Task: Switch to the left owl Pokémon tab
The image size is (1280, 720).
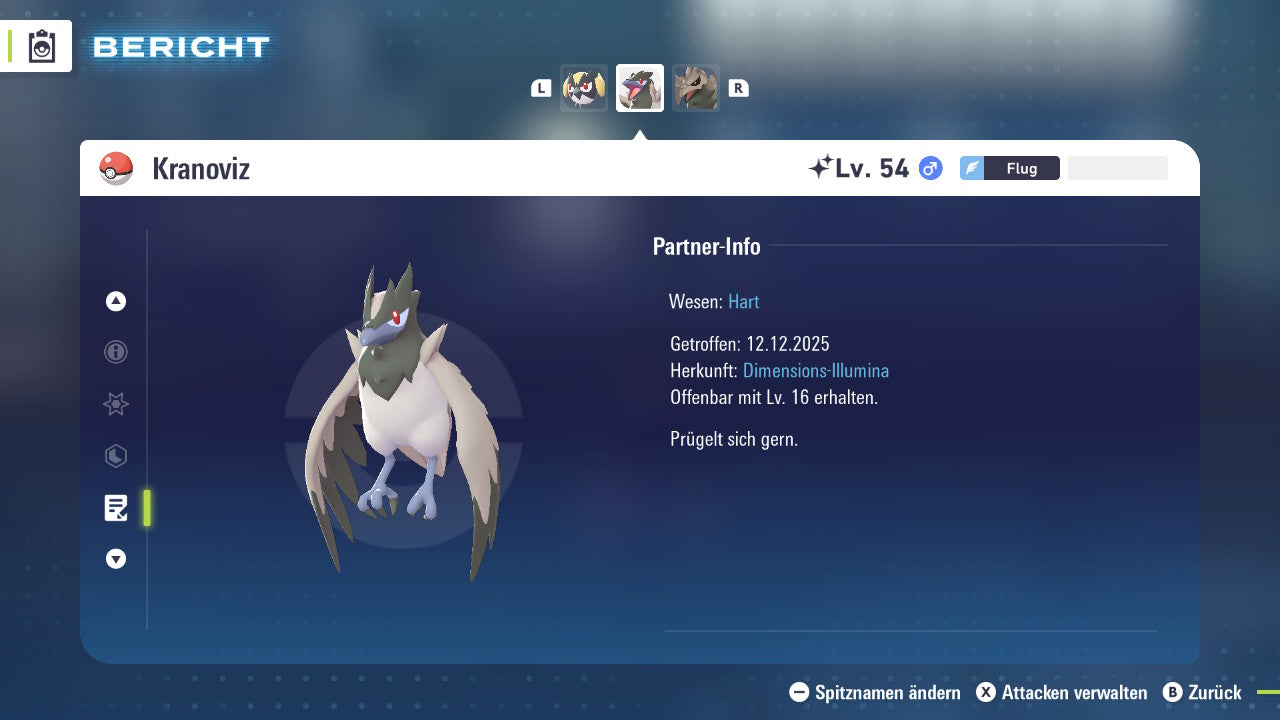Action: [583, 87]
